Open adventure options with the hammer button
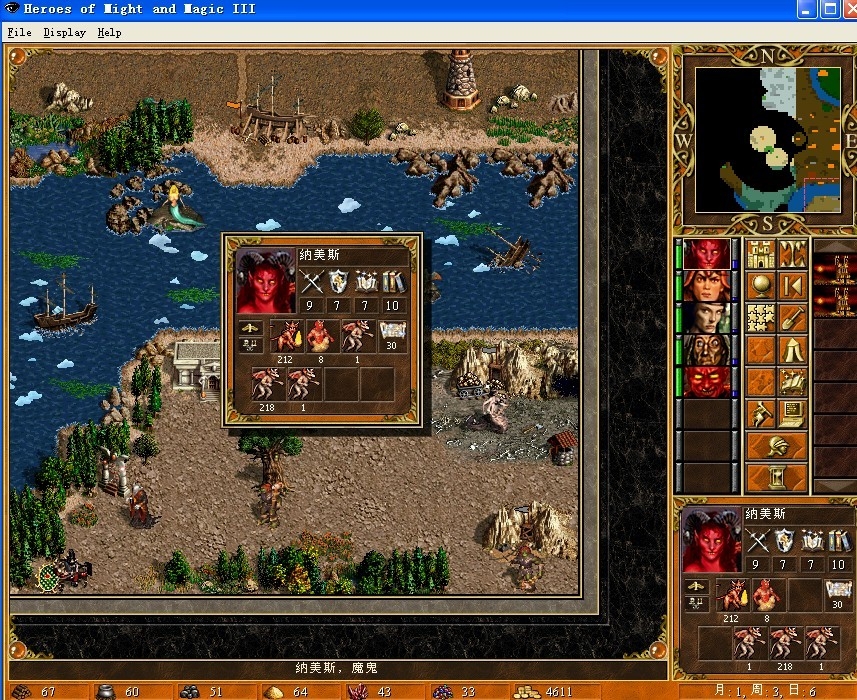 pyautogui.click(x=762, y=414)
